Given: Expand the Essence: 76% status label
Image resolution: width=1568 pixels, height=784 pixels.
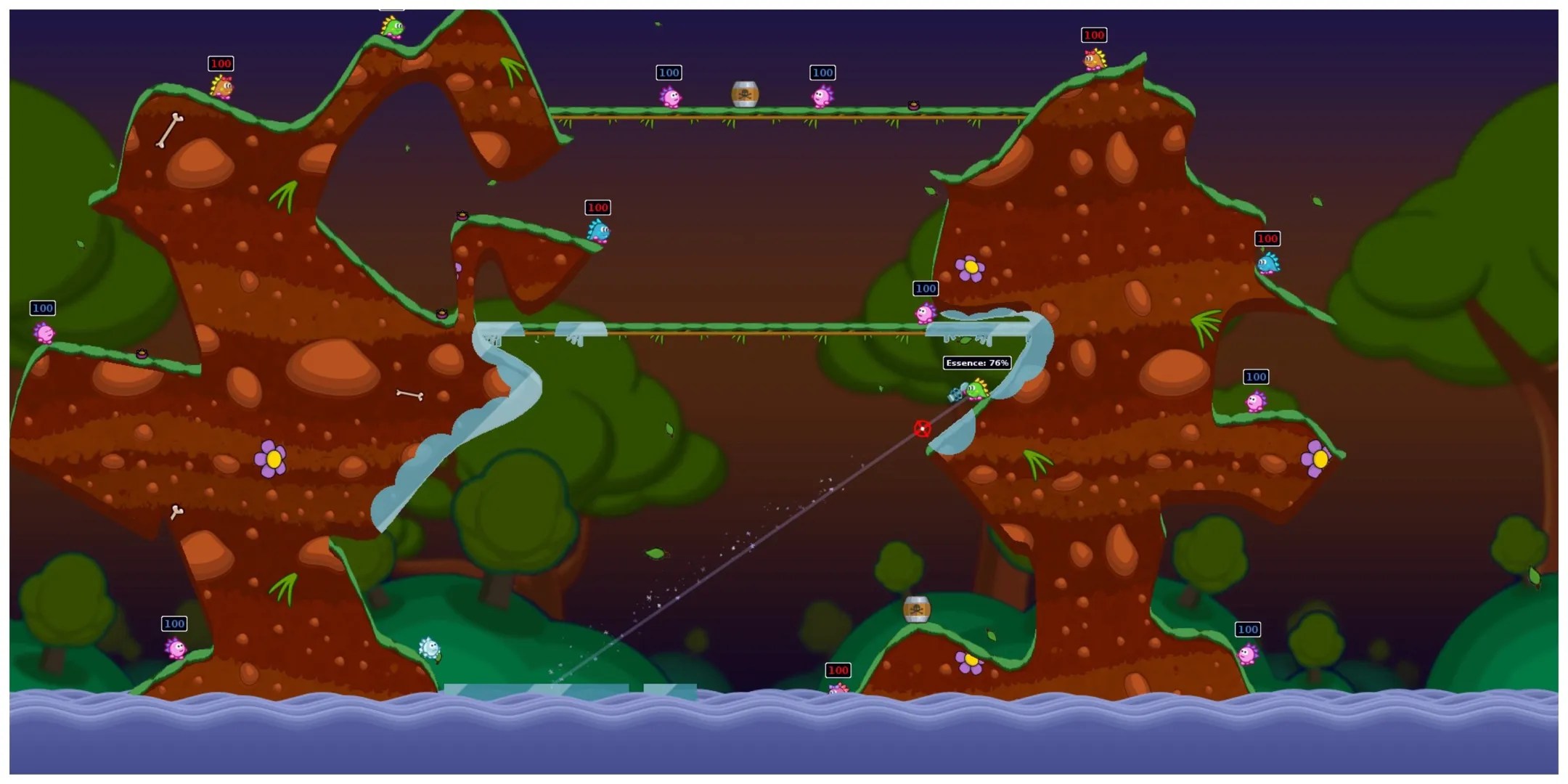Looking at the screenshot, I should [976, 362].
